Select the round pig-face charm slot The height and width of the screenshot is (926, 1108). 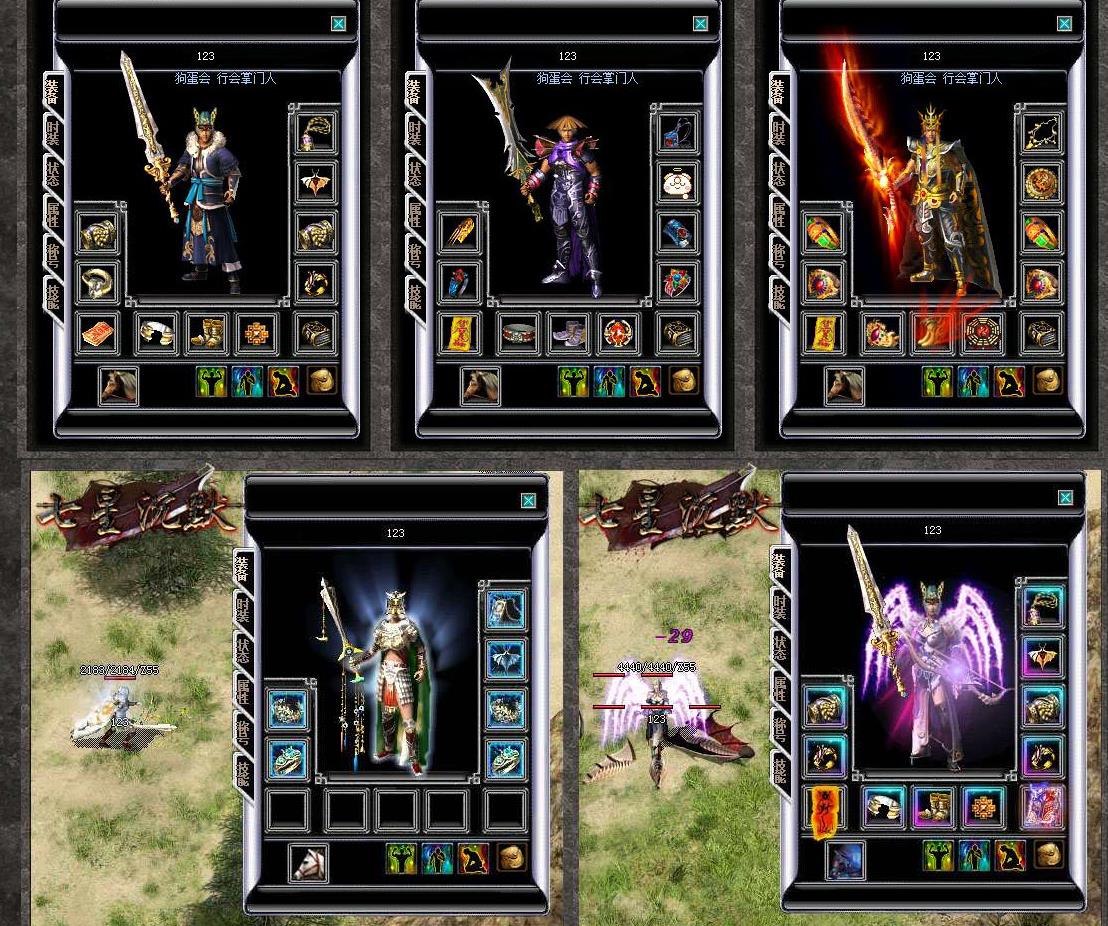(x=679, y=184)
